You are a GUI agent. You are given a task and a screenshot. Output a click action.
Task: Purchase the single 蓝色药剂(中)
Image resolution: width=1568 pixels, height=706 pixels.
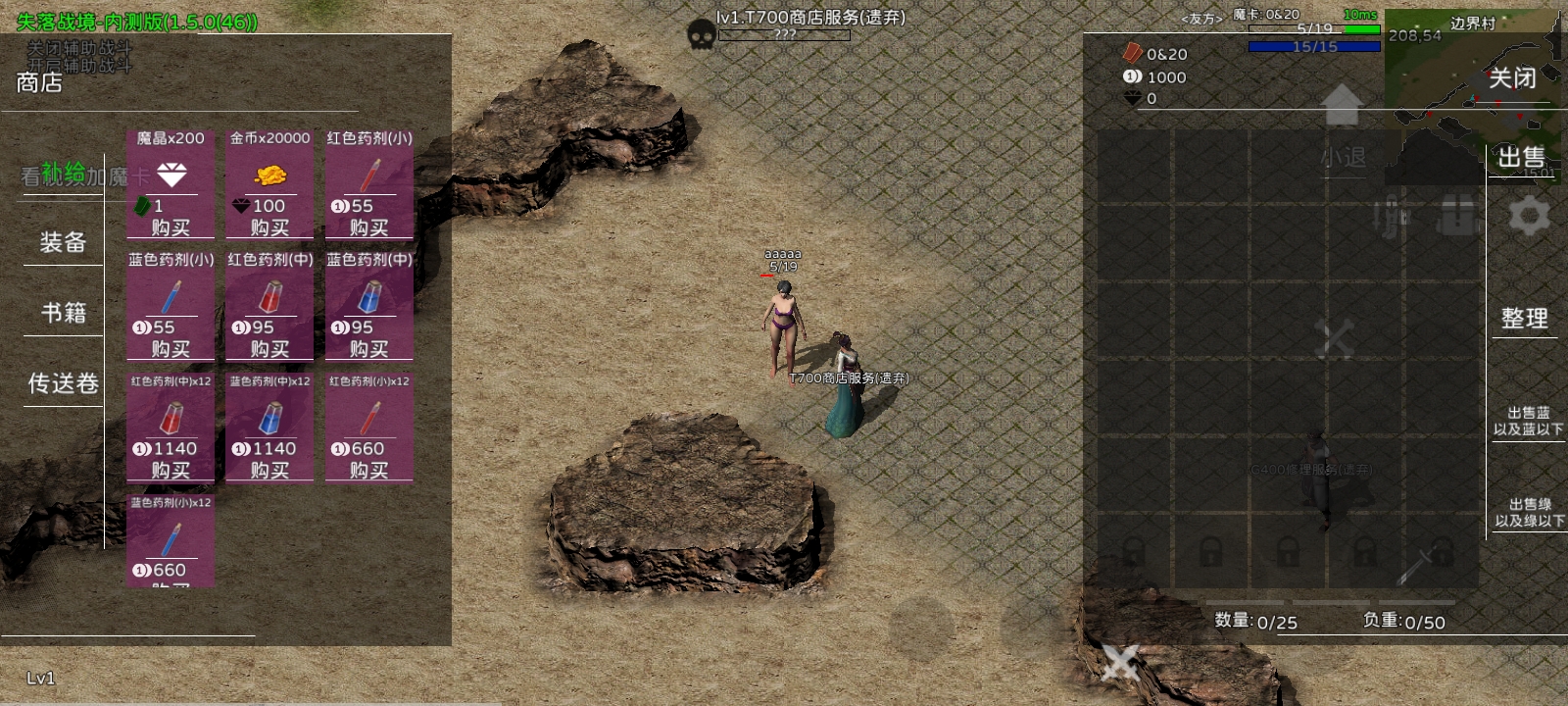tap(368, 349)
